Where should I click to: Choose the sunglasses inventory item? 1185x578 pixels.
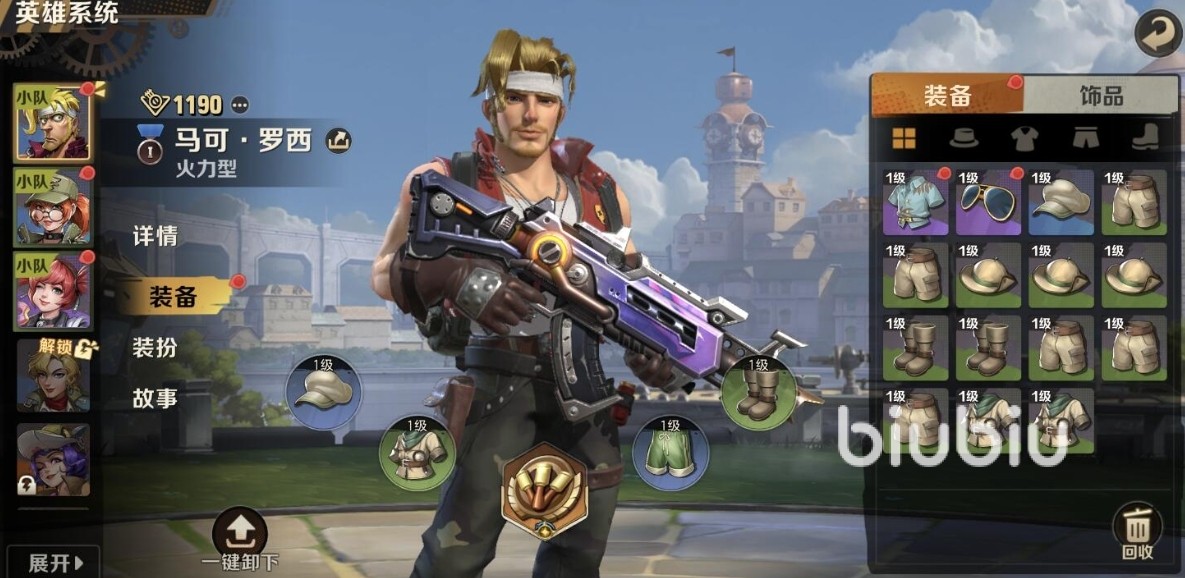pos(988,202)
